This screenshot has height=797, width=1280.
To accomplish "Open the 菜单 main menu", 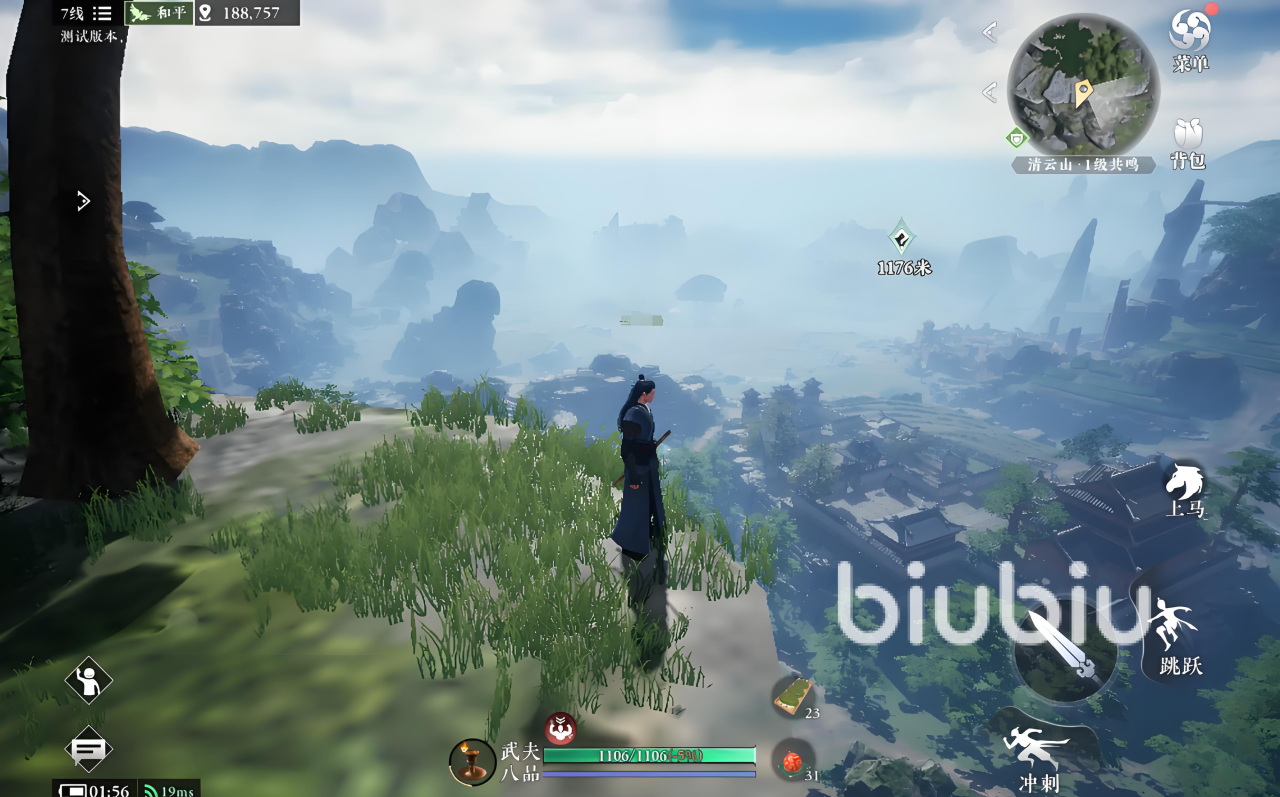I will (1189, 37).
